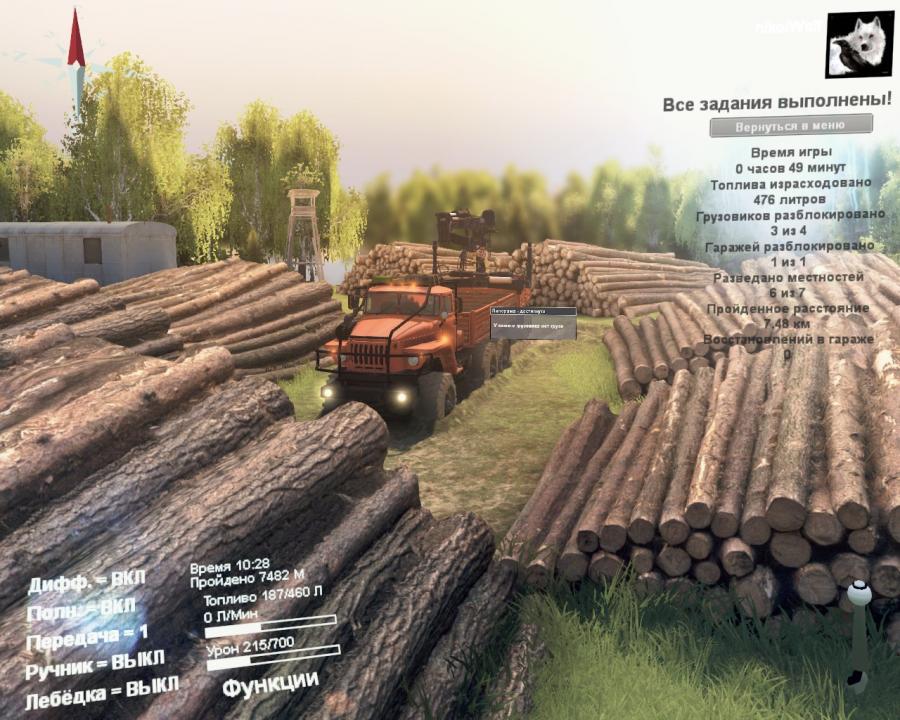Click the "Вернуться в меню" button

(790, 126)
